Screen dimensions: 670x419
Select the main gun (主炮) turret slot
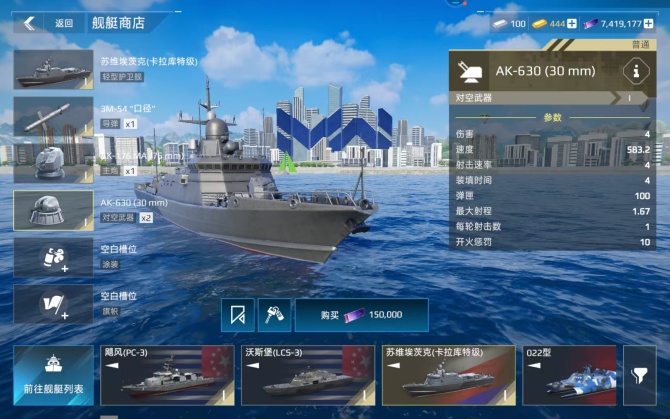(x=53, y=162)
